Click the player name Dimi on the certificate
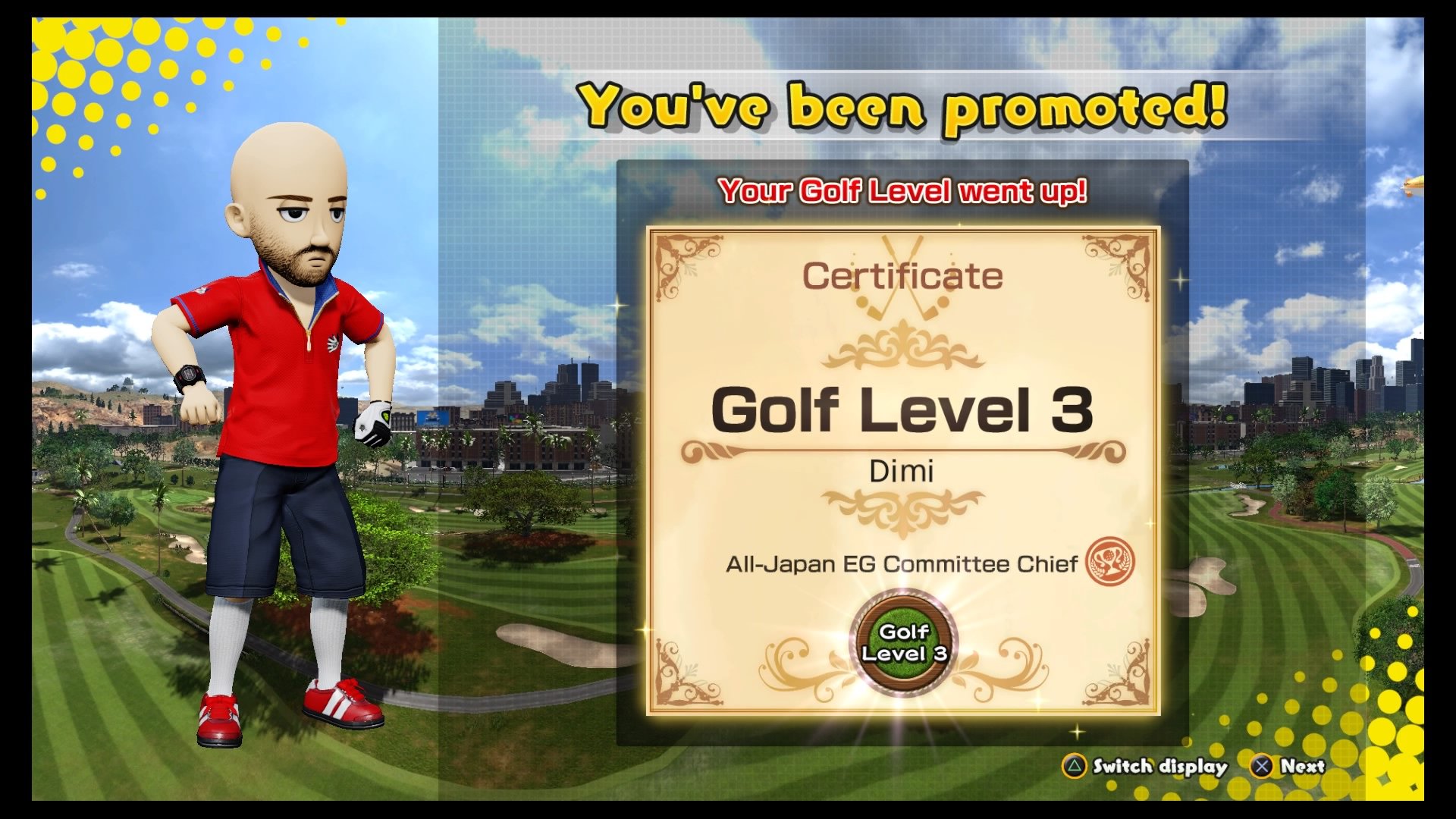 coord(904,472)
